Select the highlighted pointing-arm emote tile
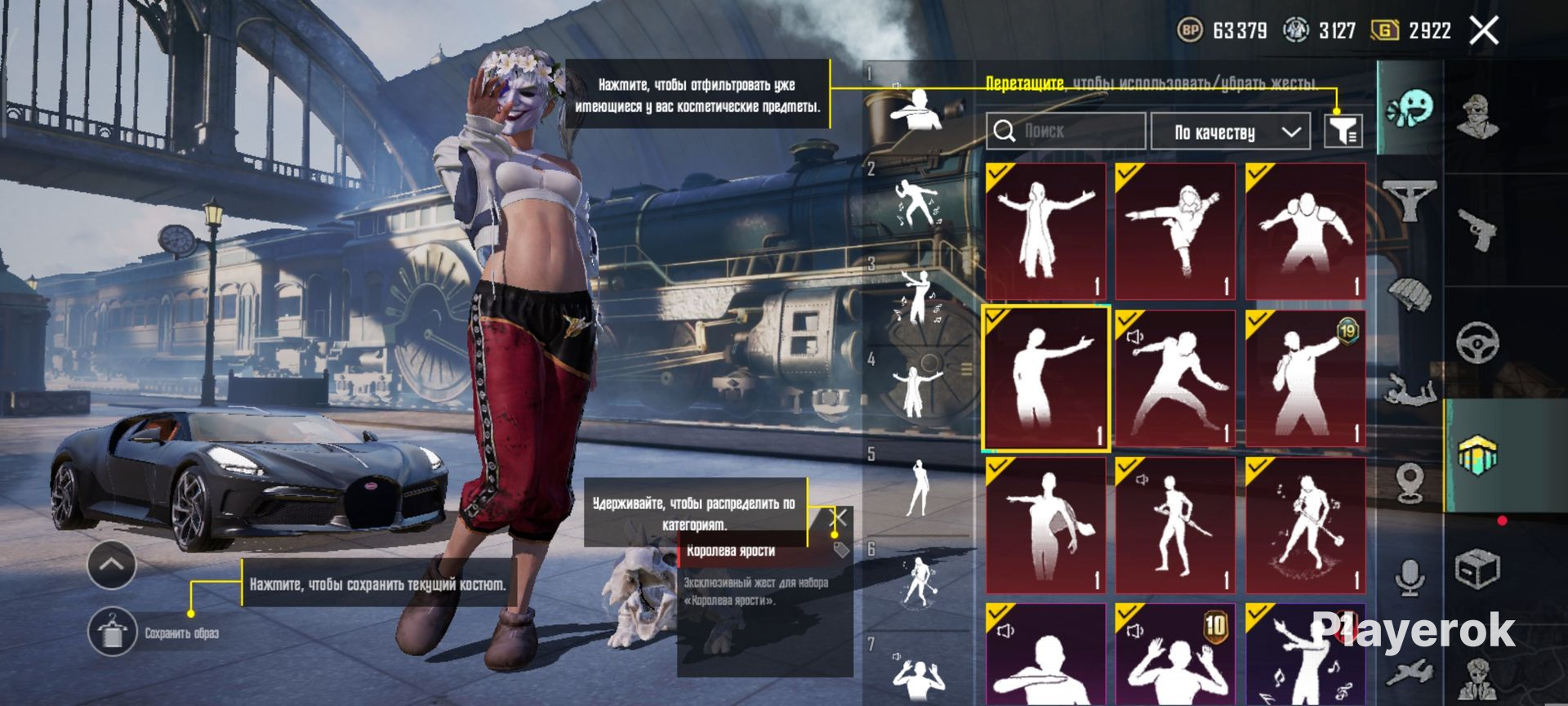Image resolution: width=1568 pixels, height=706 pixels. [1046, 378]
